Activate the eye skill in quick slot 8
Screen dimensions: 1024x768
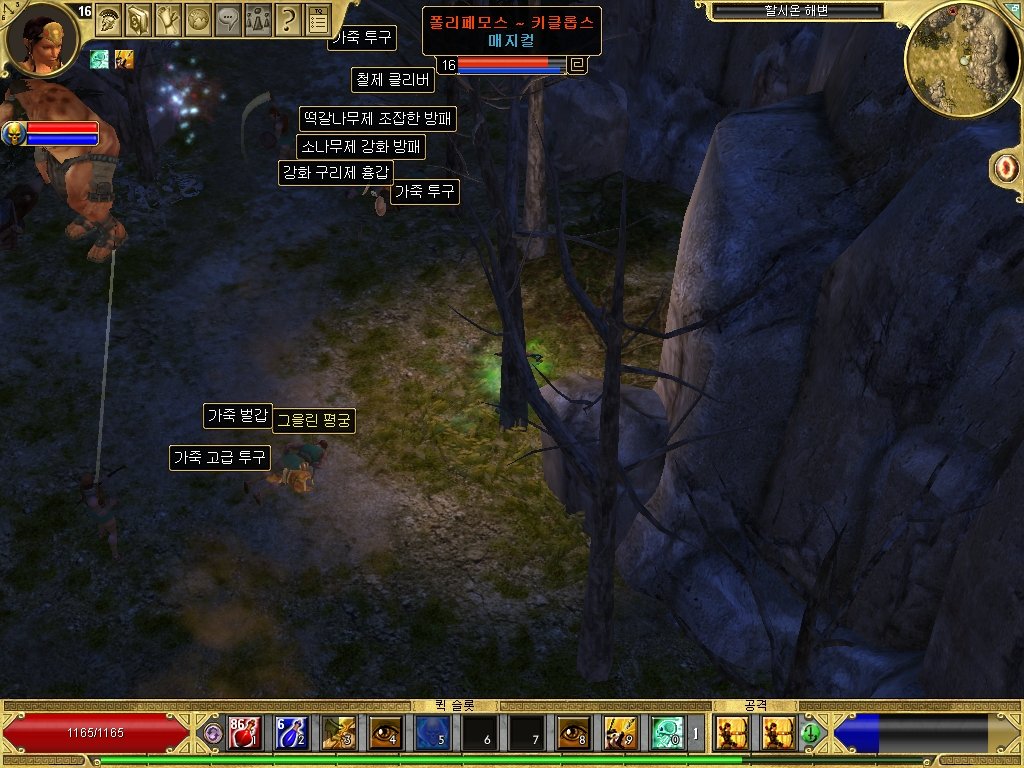573,733
